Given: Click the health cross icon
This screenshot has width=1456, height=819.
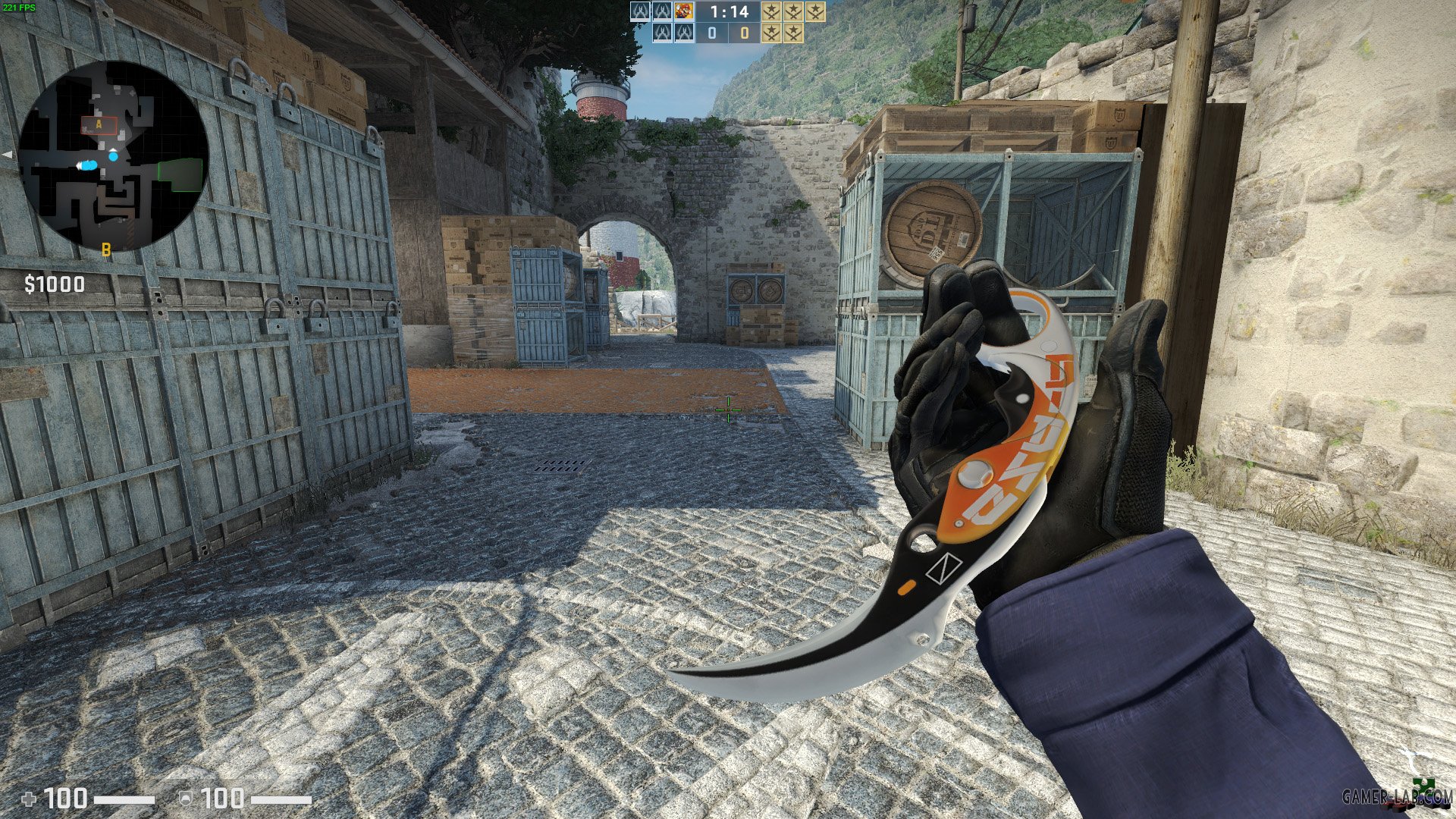Looking at the screenshot, I should (x=28, y=799).
